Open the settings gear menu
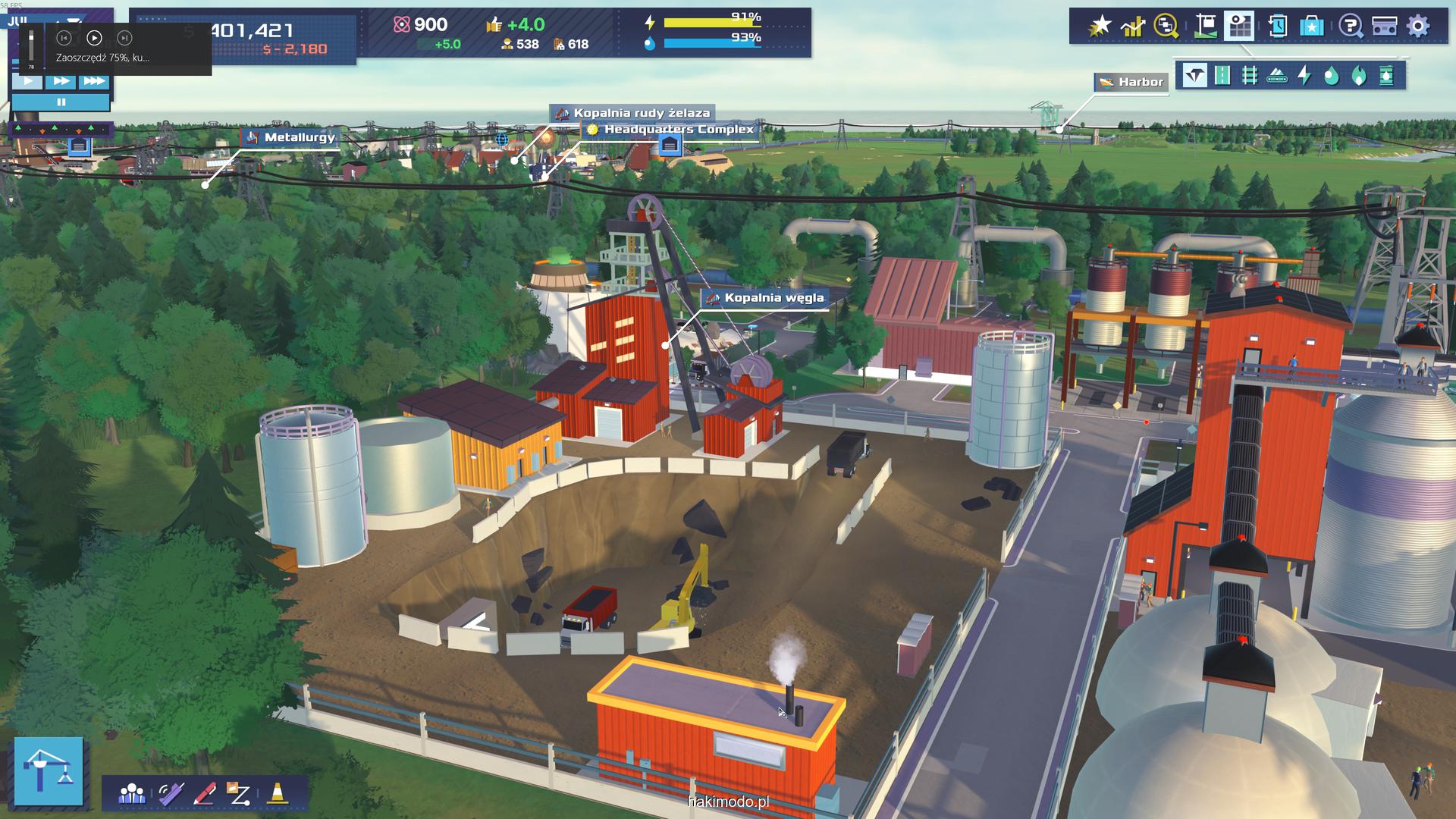Viewport: 1456px width, 819px height. [x=1417, y=26]
